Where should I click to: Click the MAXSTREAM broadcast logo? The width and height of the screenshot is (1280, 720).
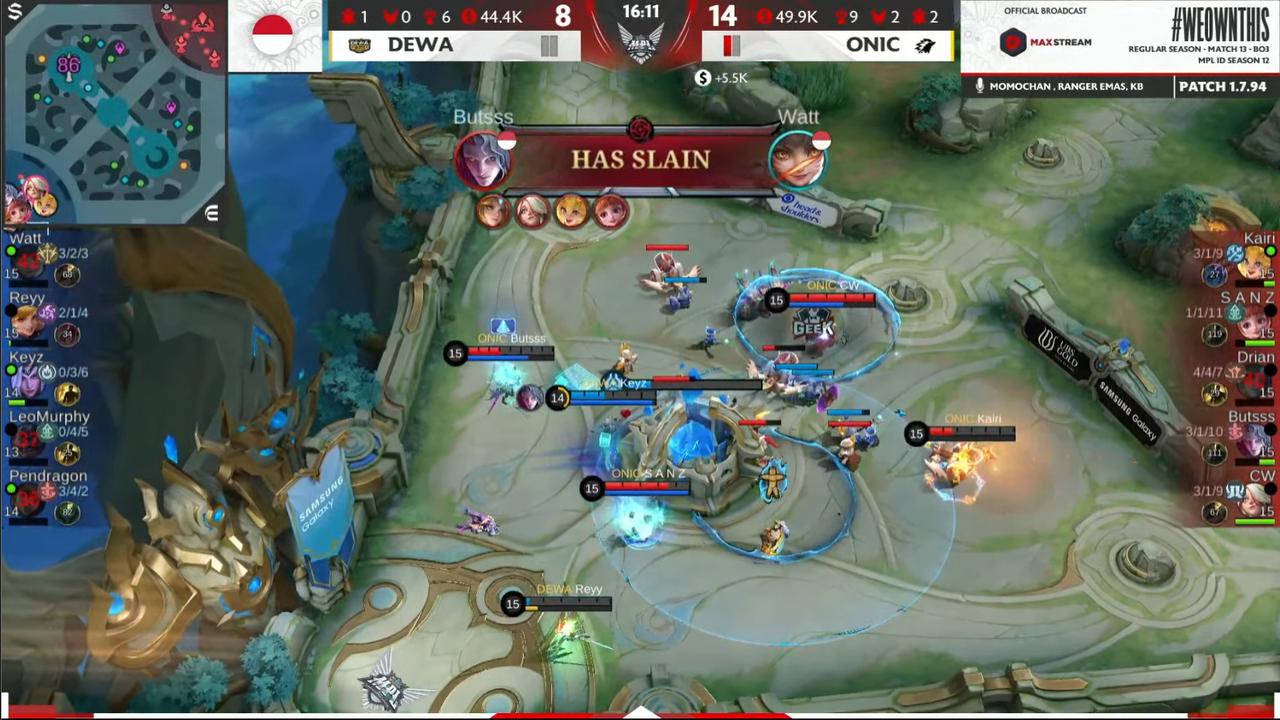(x=1045, y=40)
